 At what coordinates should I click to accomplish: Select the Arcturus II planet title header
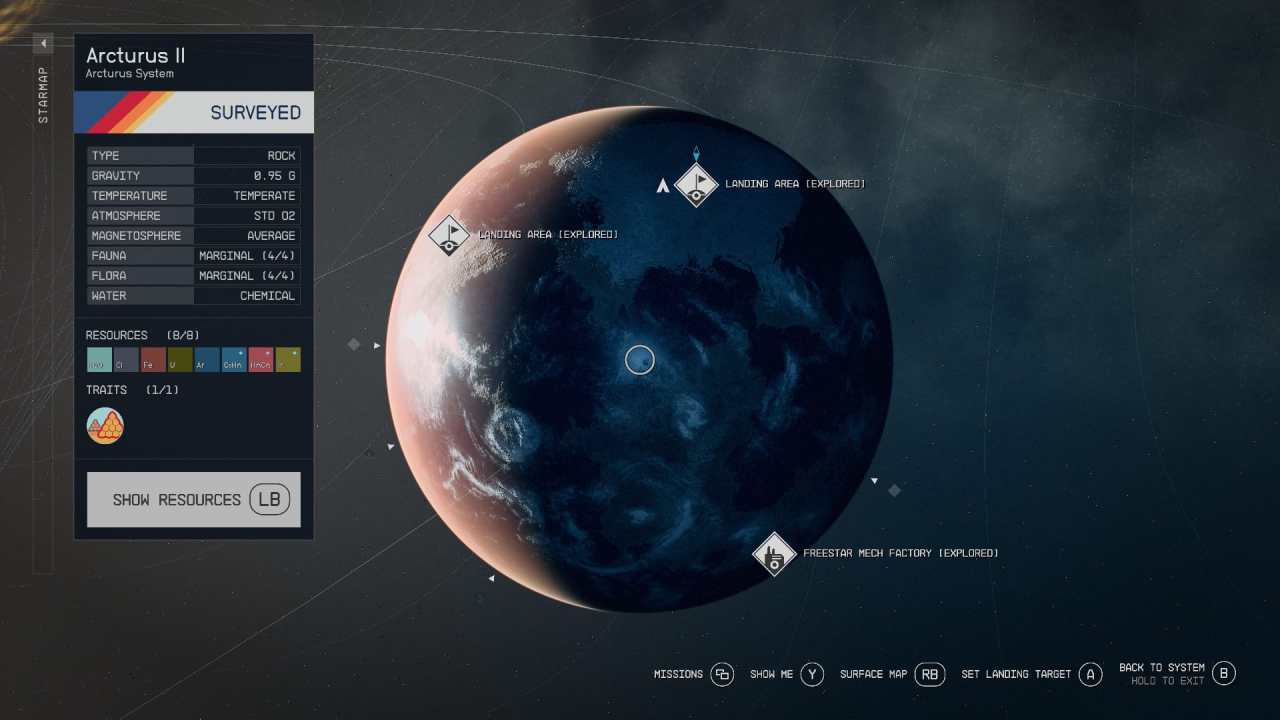[x=135, y=56]
